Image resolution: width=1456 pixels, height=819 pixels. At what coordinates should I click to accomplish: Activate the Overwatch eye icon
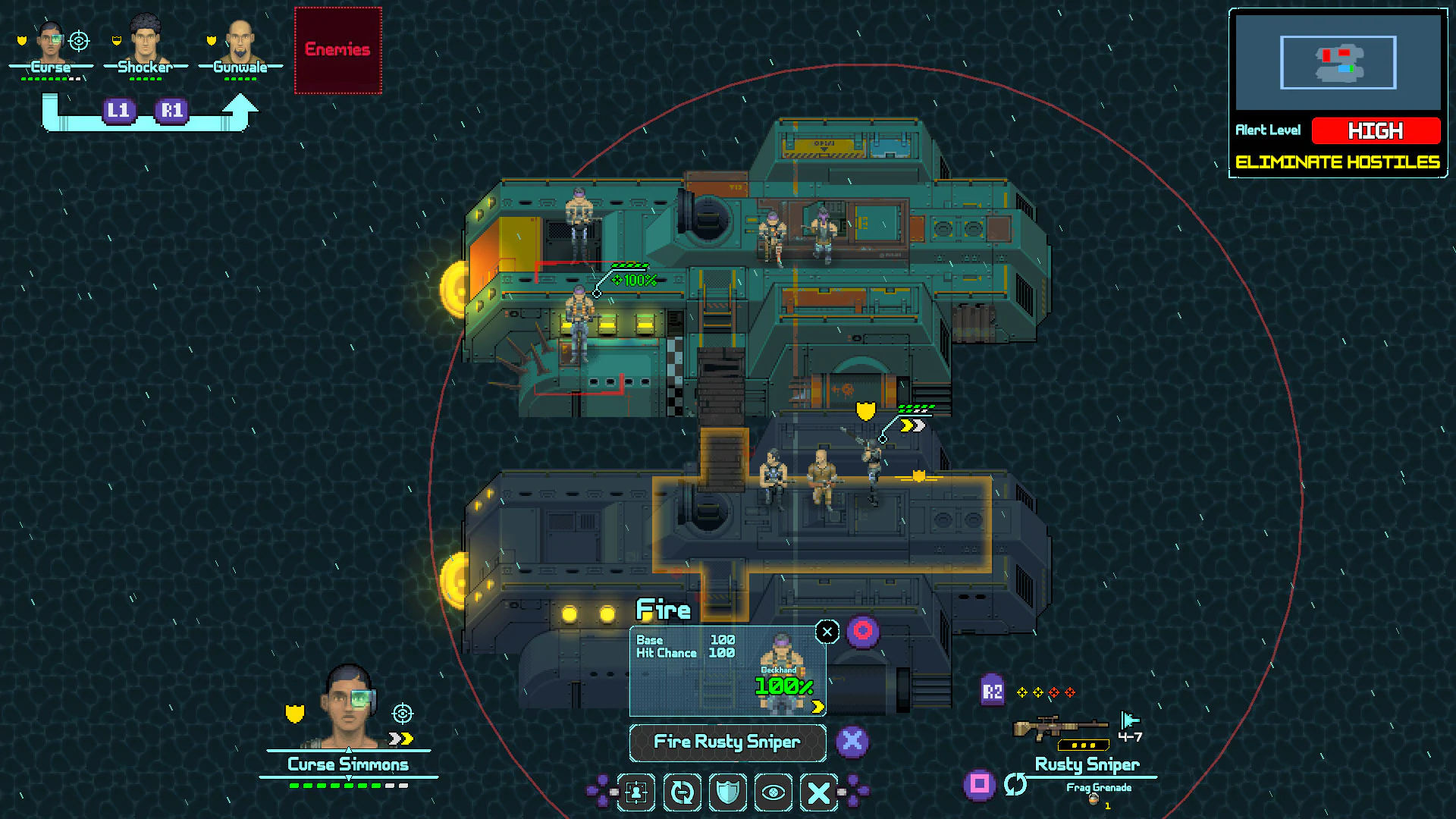pos(773,792)
